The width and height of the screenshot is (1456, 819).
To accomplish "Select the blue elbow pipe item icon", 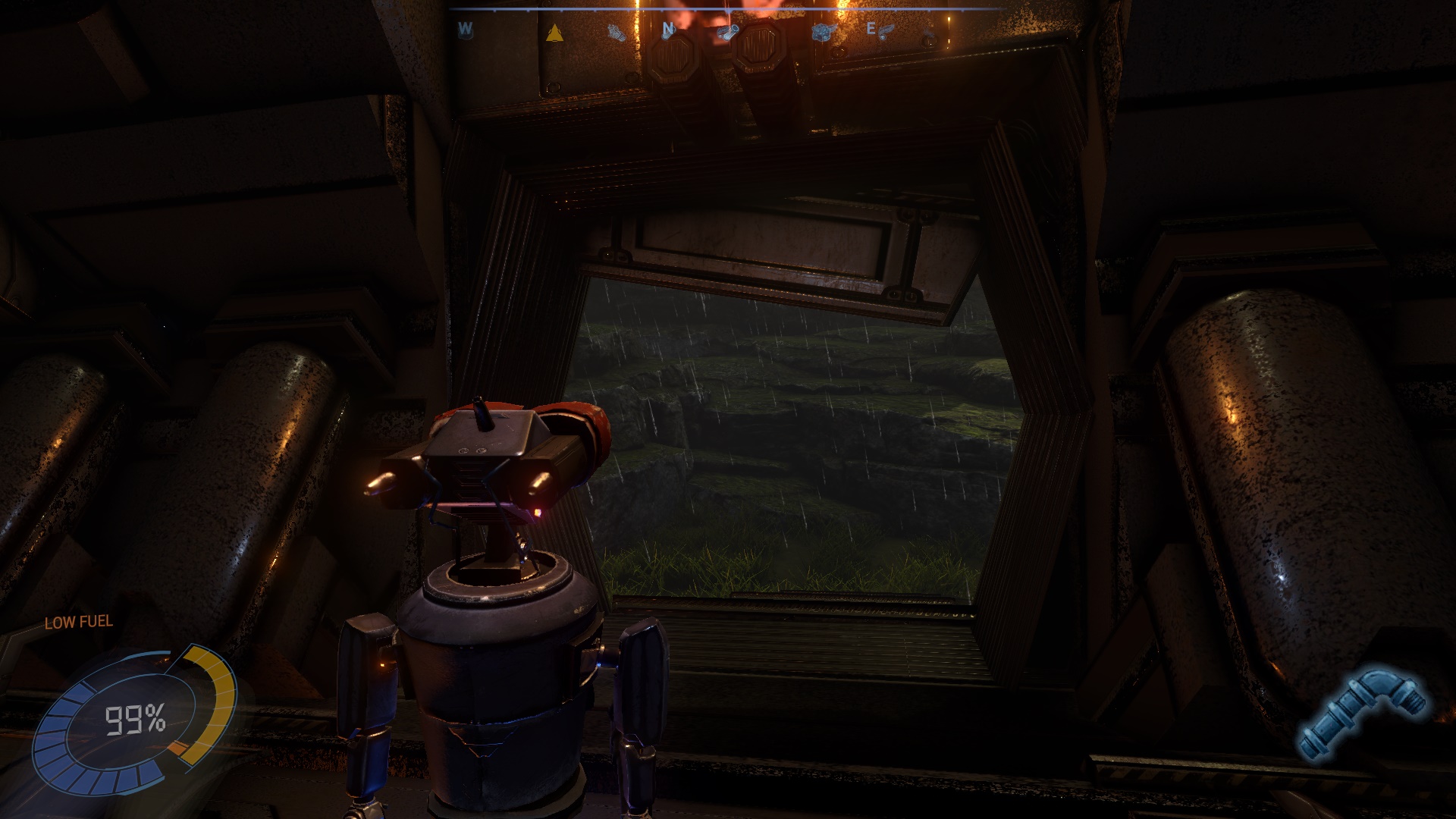I will coord(1360,713).
